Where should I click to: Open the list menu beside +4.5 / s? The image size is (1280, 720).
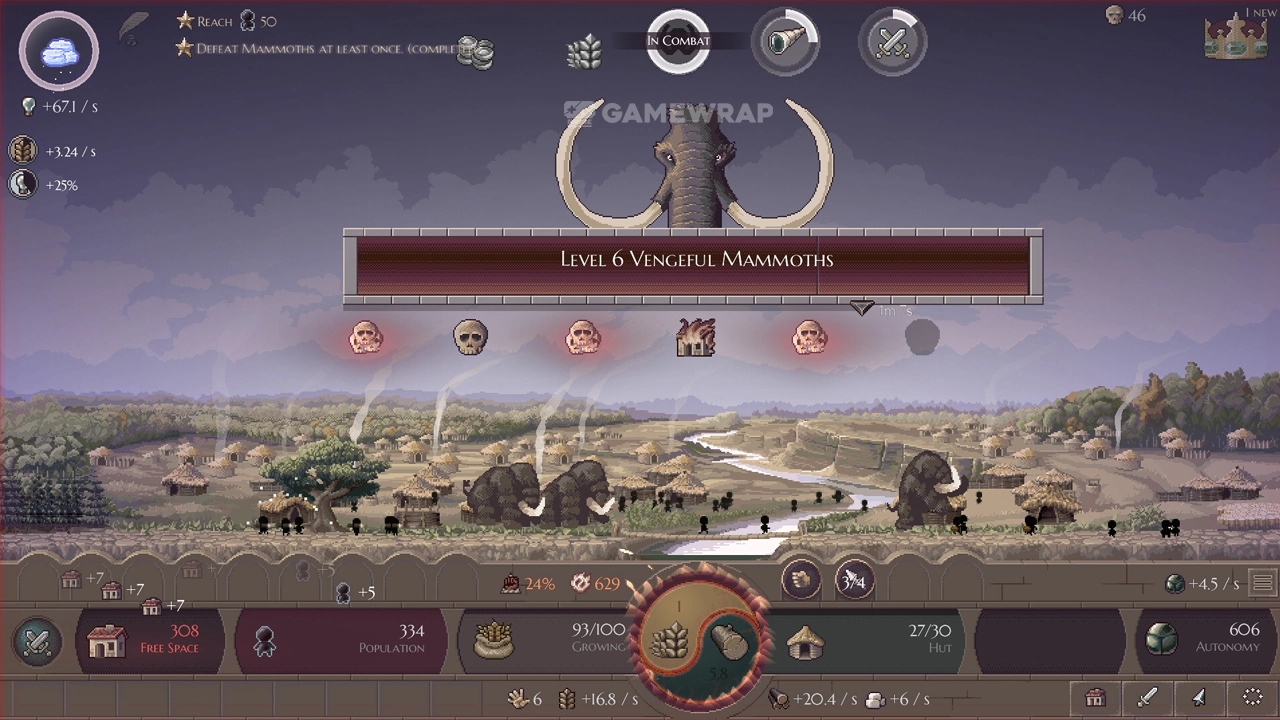coord(1262,583)
